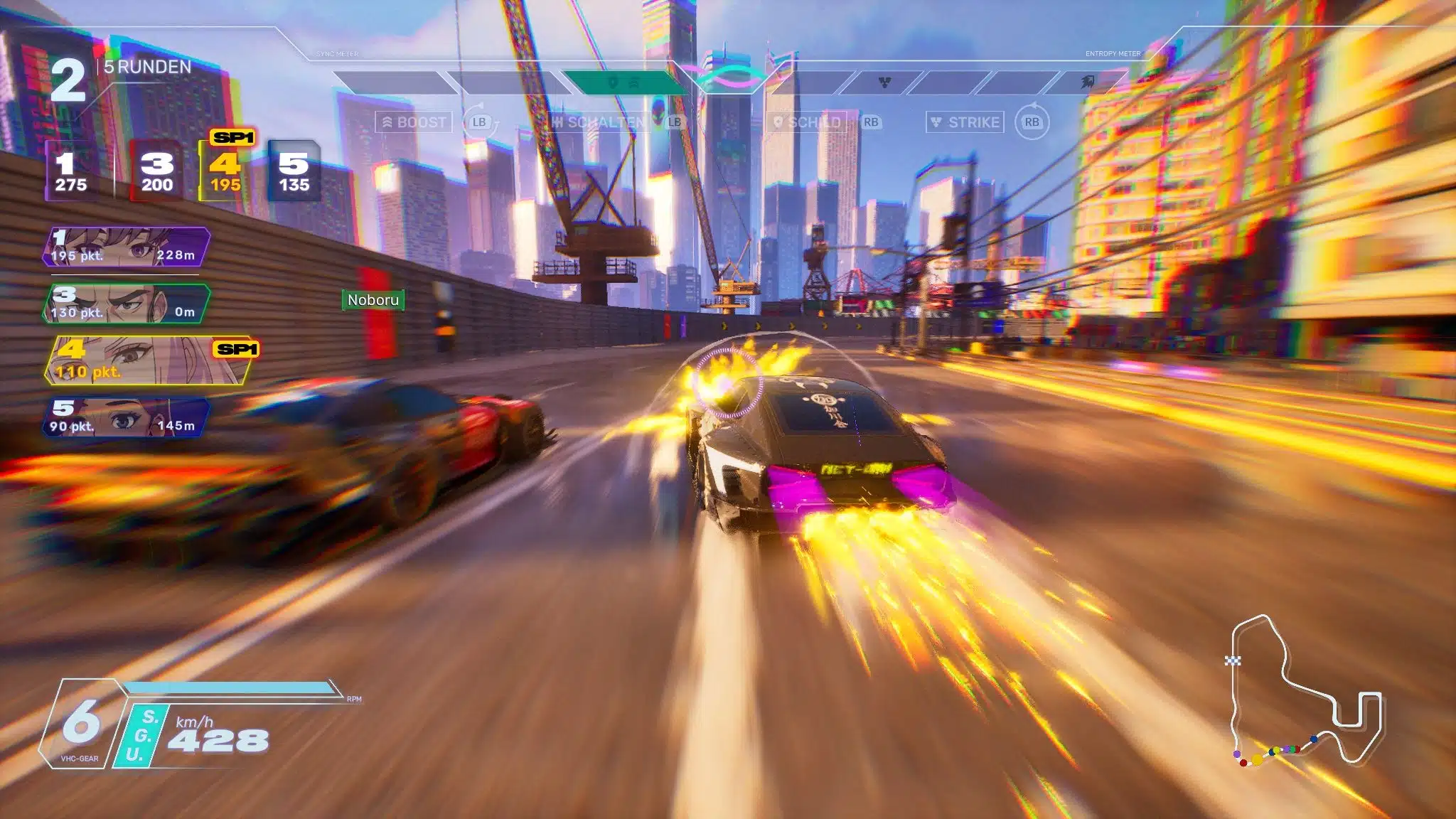
Task: Choose the yellow team 4 score tile
Action: pos(225,171)
